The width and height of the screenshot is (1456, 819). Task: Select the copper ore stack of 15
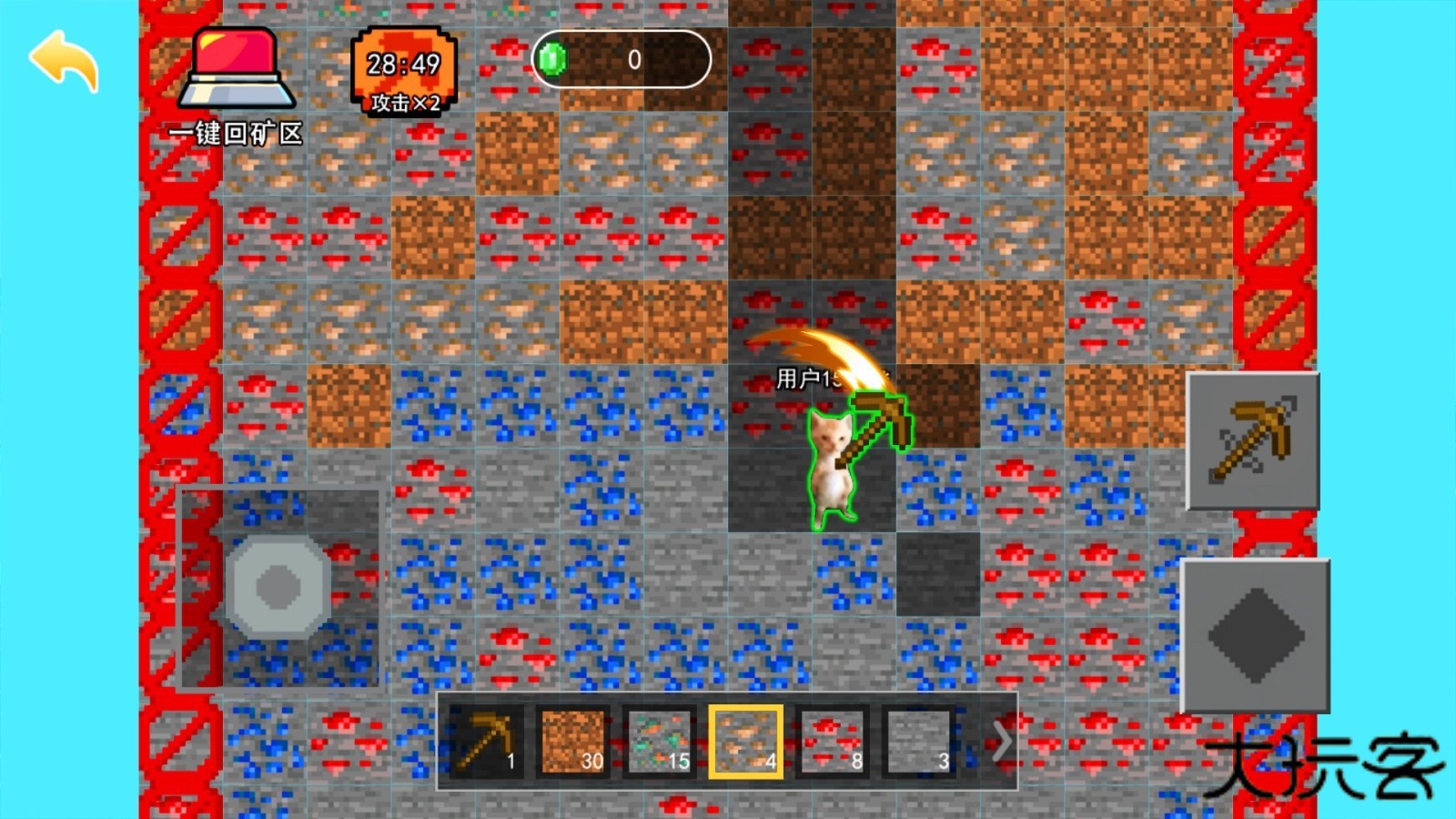point(659,742)
